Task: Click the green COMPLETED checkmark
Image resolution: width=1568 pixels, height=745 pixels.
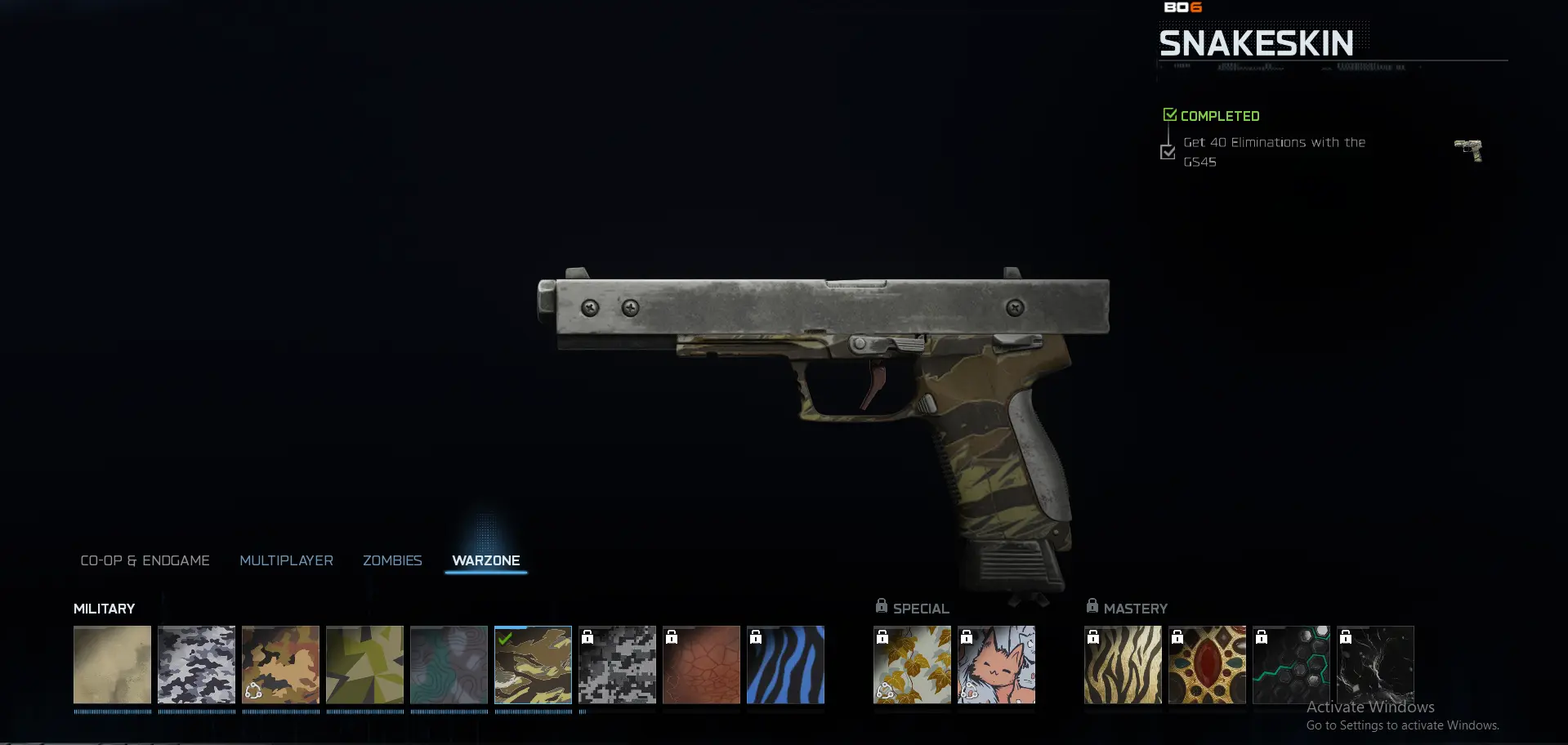Action: pyautogui.click(x=1169, y=114)
